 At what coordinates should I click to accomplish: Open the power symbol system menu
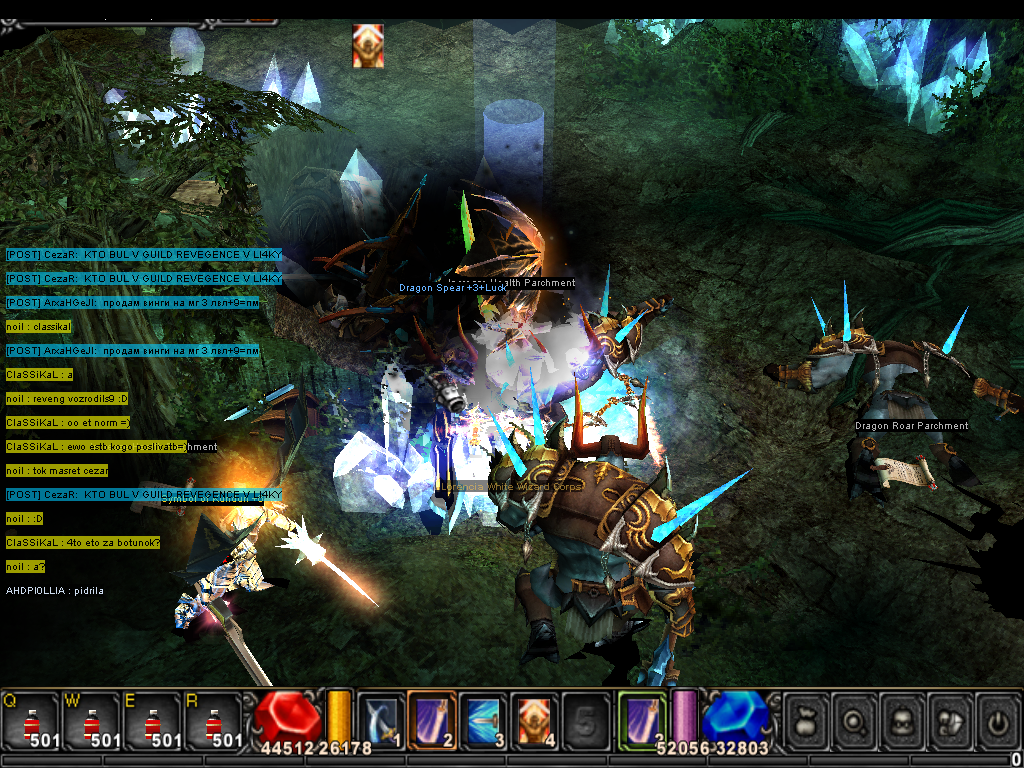pos(998,721)
